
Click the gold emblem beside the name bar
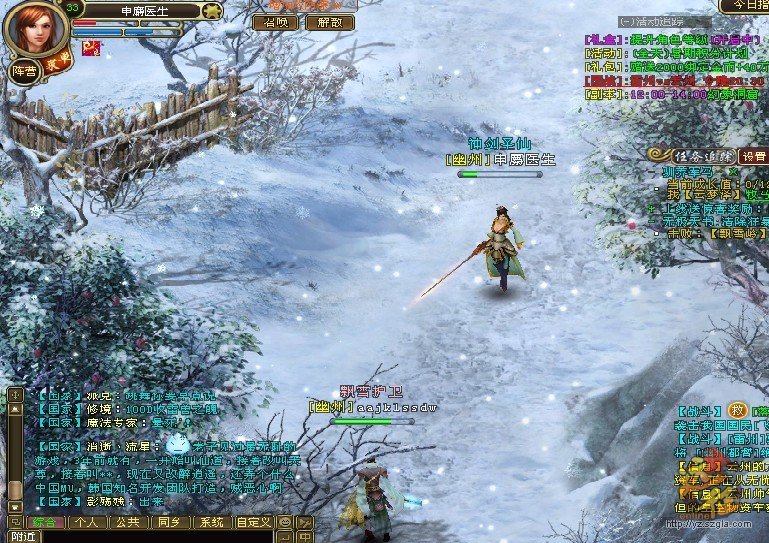[211, 11]
